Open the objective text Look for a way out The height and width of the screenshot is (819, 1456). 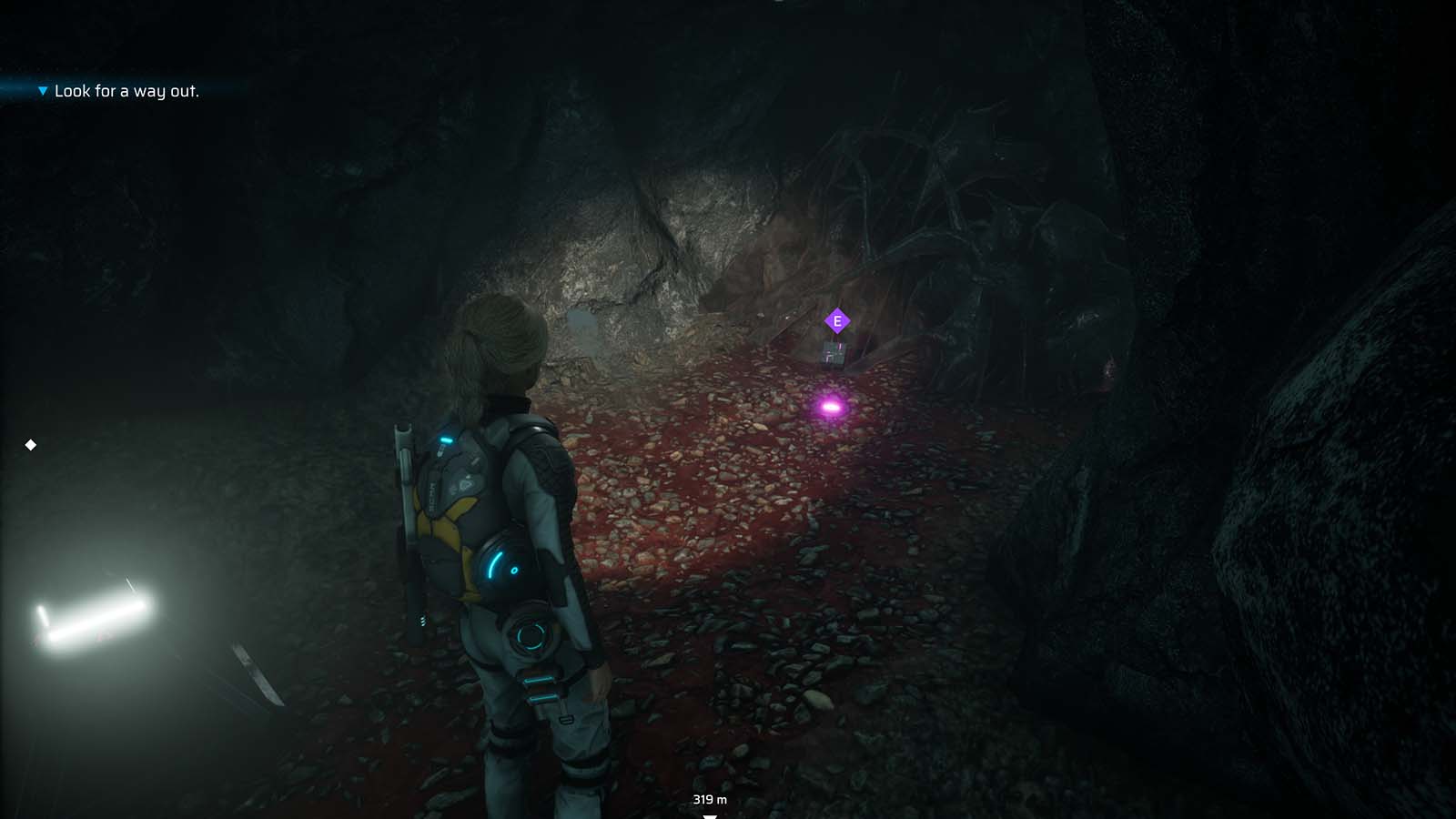coord(126,91)
